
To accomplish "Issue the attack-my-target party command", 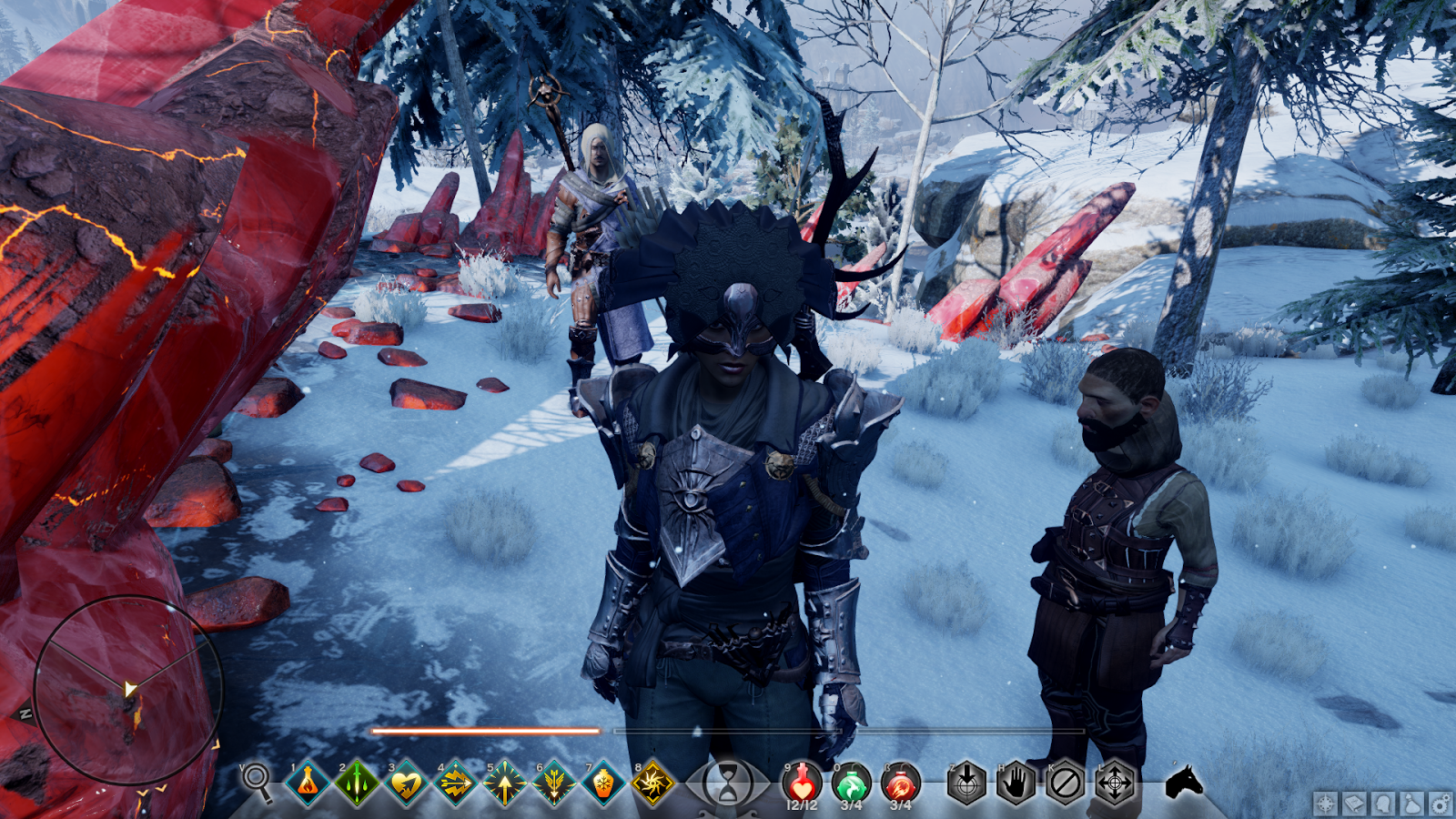I will [x=966, y=783].
